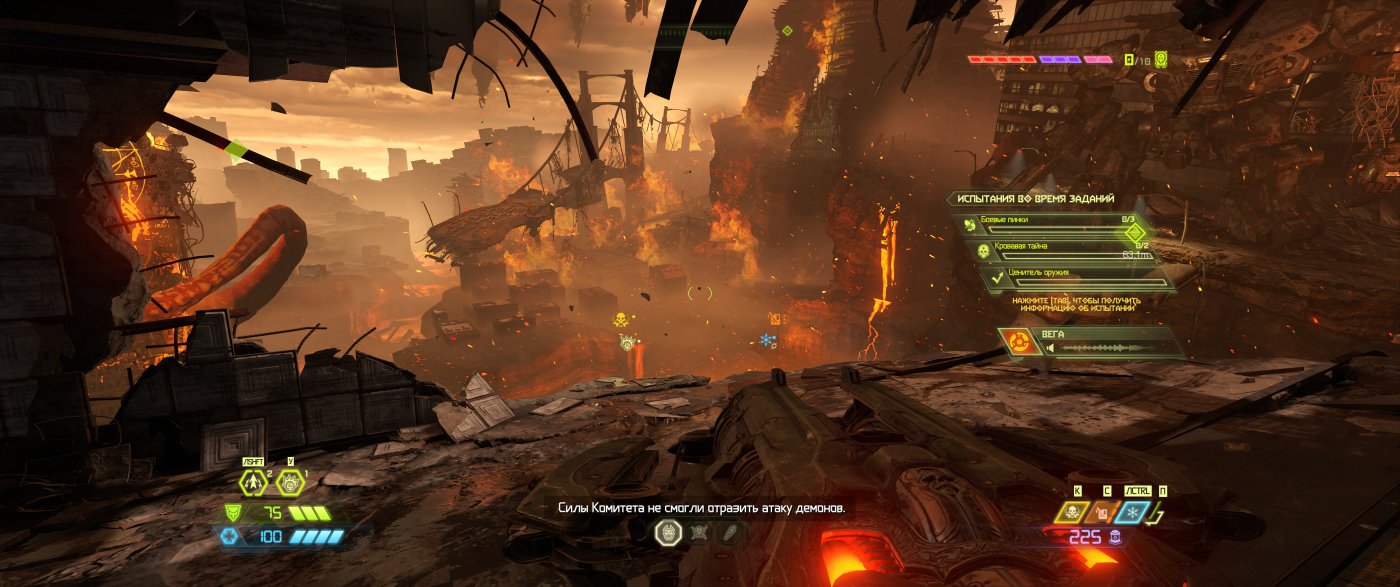The image size is (1400, 587).
Task: Activate the dash ability icon
Action: click(x=253, y=483)
